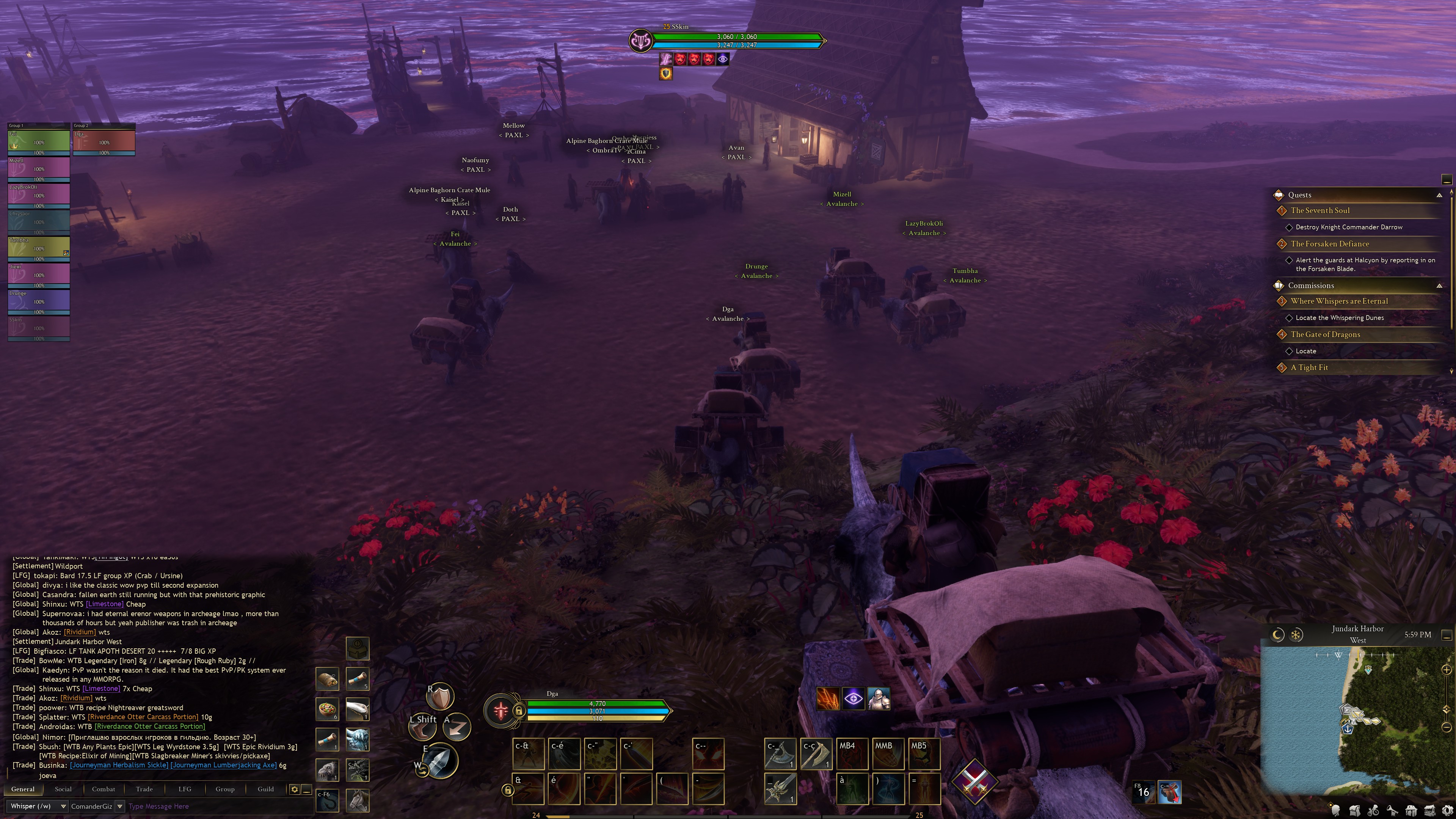Image resolution: width=1456 pixels, height=819 pixels.
Task: Collapse the Quests tracker section
Action: coord(1439,195)
